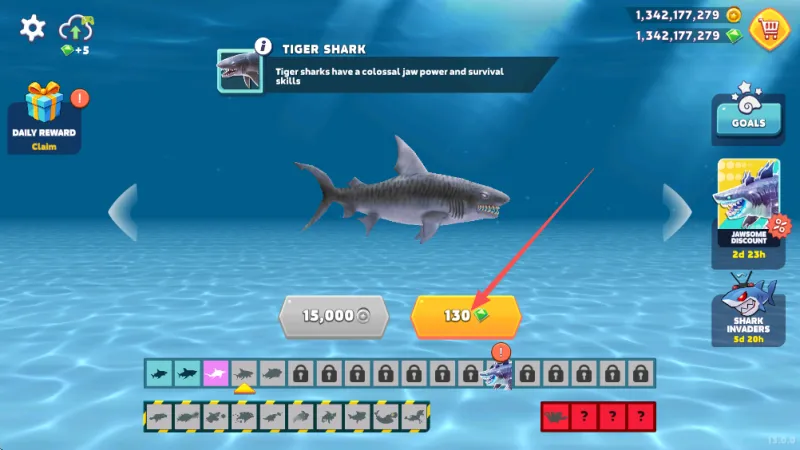The width and height of the screenshot is (800, 450).
Task: View the Jawsome Discount offer
Action: coord(747,213)
